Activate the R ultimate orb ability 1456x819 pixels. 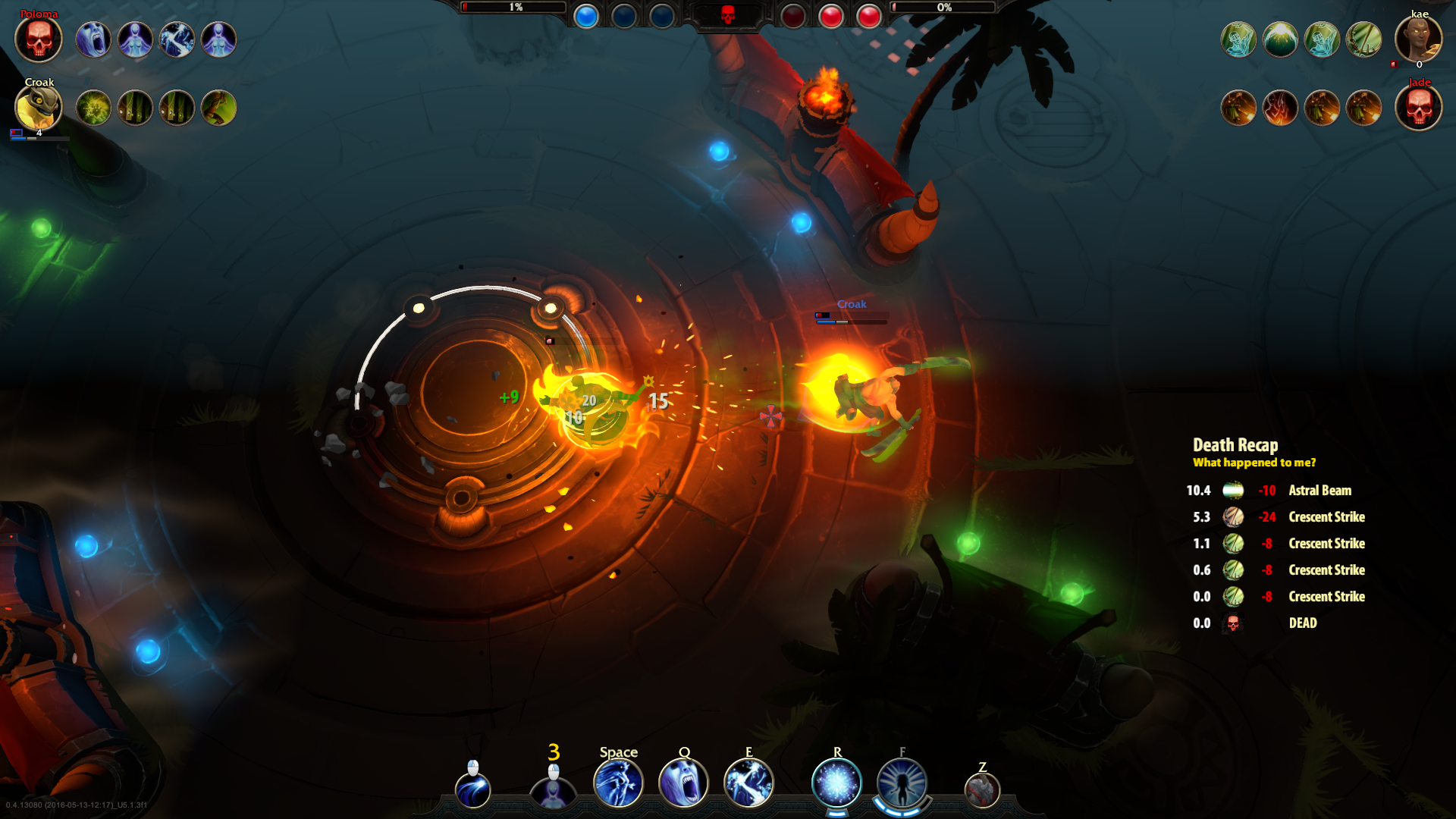(836, 783)
